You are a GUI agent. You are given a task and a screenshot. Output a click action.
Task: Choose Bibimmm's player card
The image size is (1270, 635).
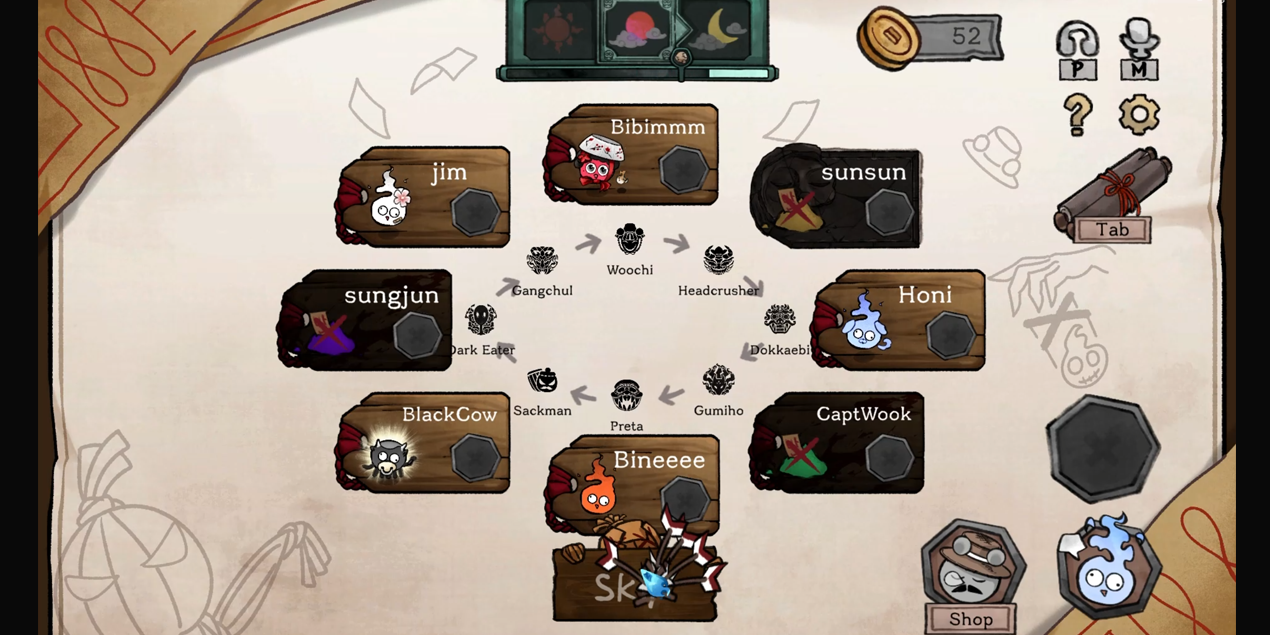[633, 155]
